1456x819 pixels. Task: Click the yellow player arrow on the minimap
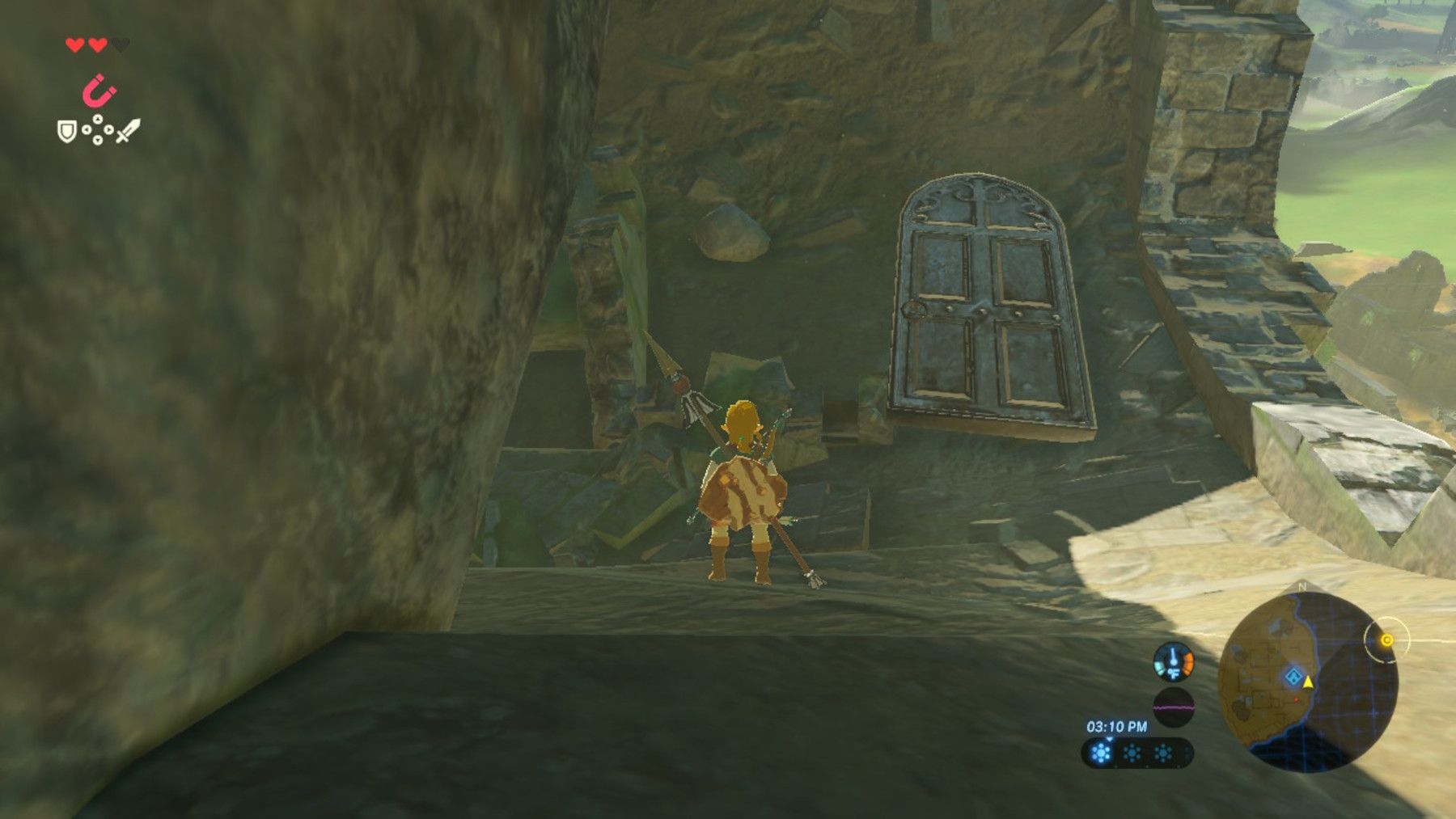(1308, 683)
